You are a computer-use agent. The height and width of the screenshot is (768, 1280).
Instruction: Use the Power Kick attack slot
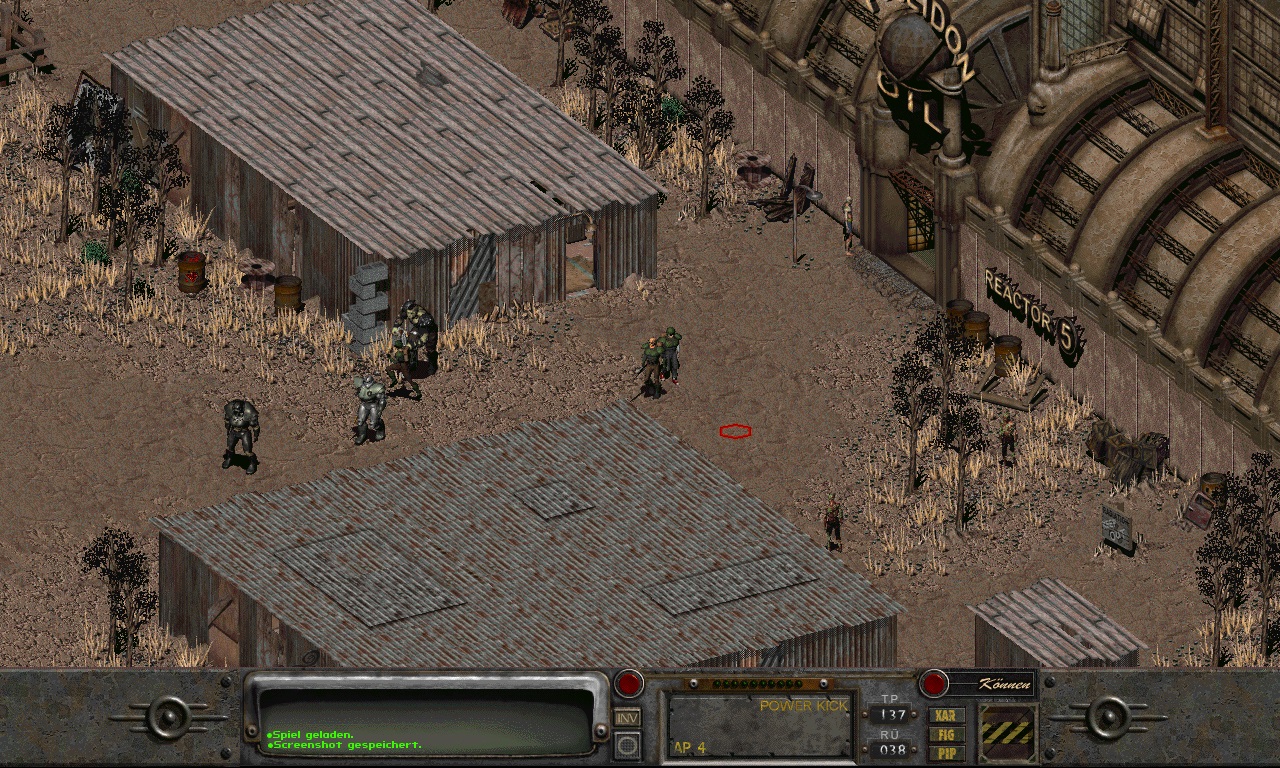pyautogui.click(x=760, y=724)
